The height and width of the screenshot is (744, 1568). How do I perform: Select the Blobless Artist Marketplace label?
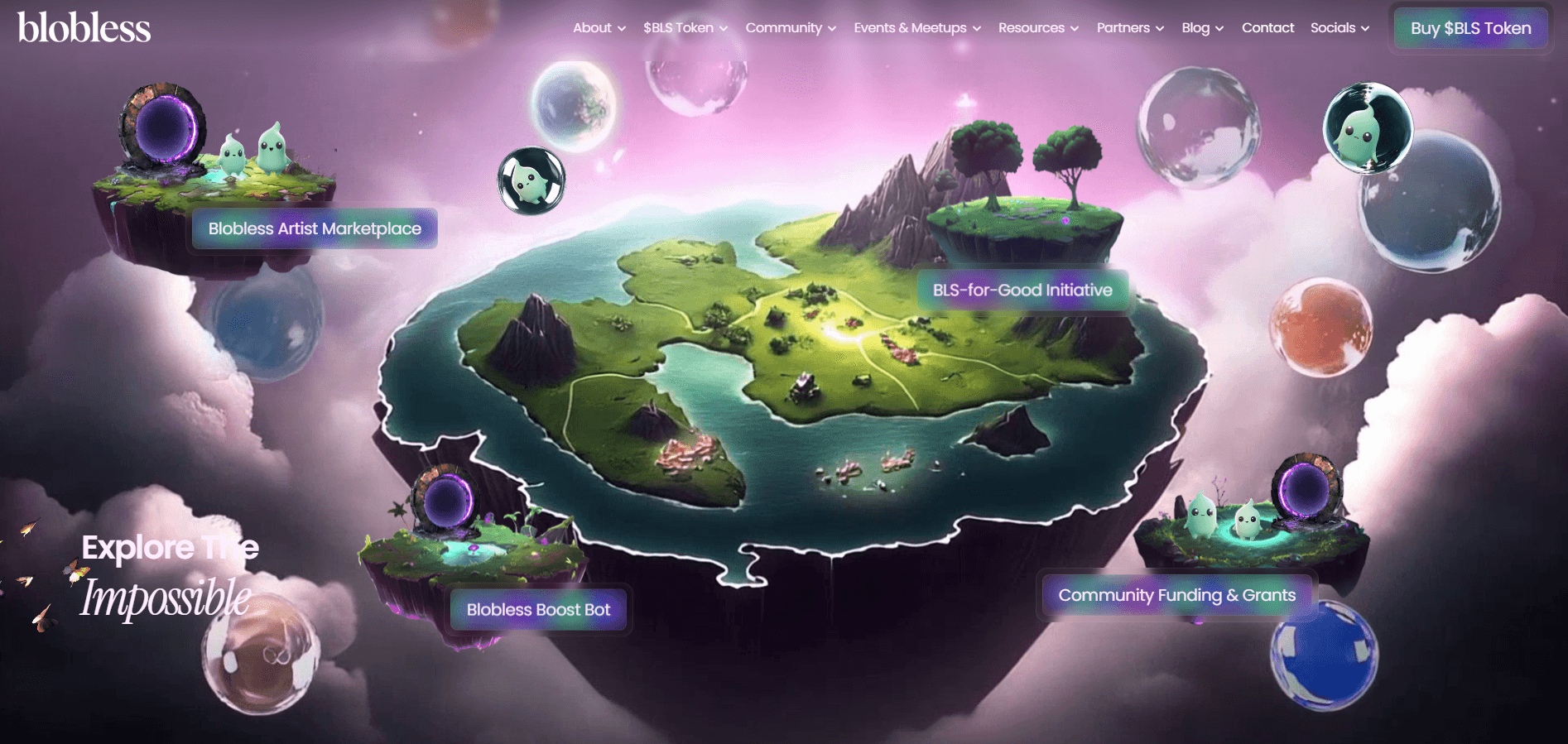click(x=315, y=228)
